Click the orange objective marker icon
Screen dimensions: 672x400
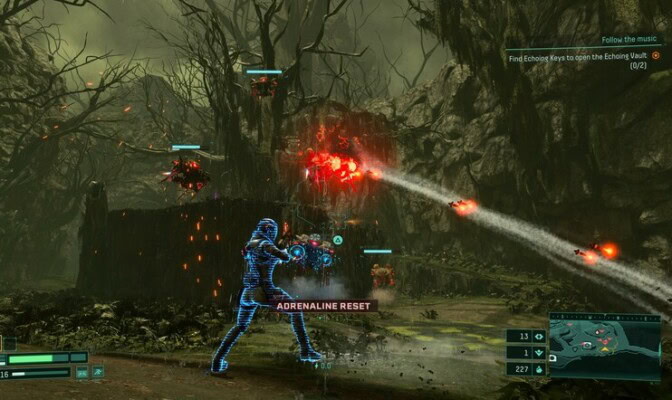point(655,56)
